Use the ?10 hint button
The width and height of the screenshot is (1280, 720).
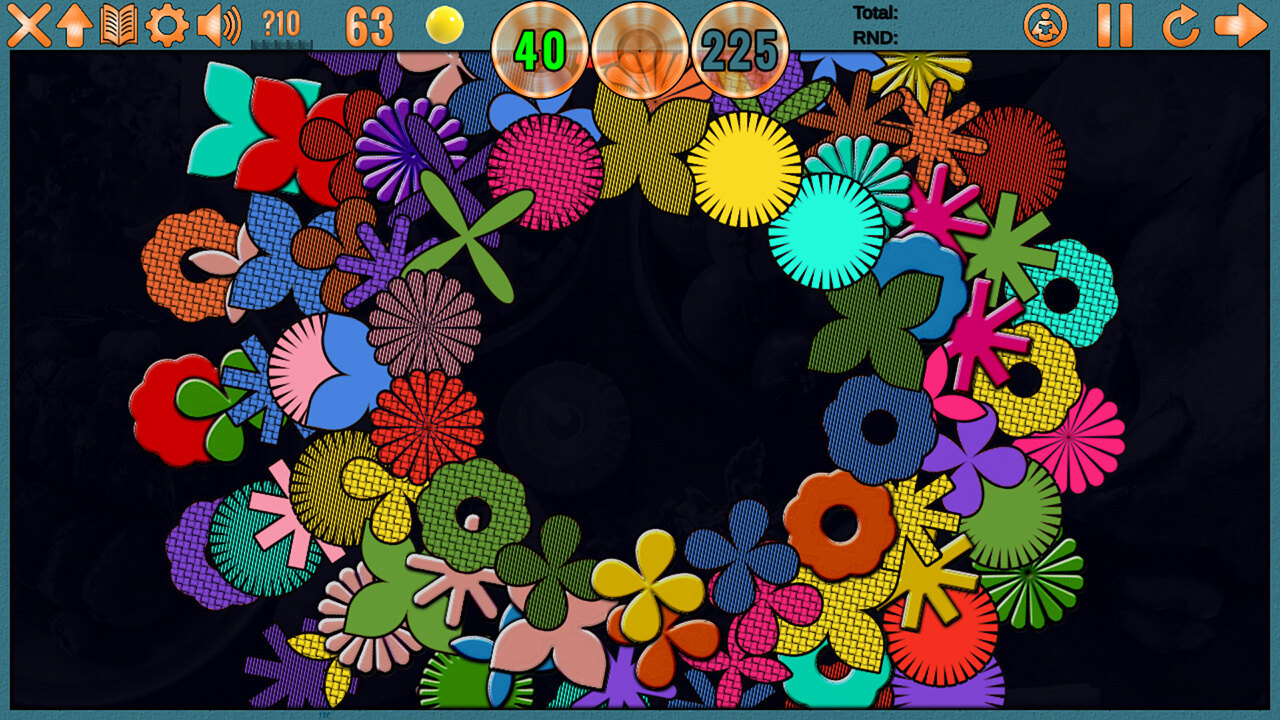(281, 25)
